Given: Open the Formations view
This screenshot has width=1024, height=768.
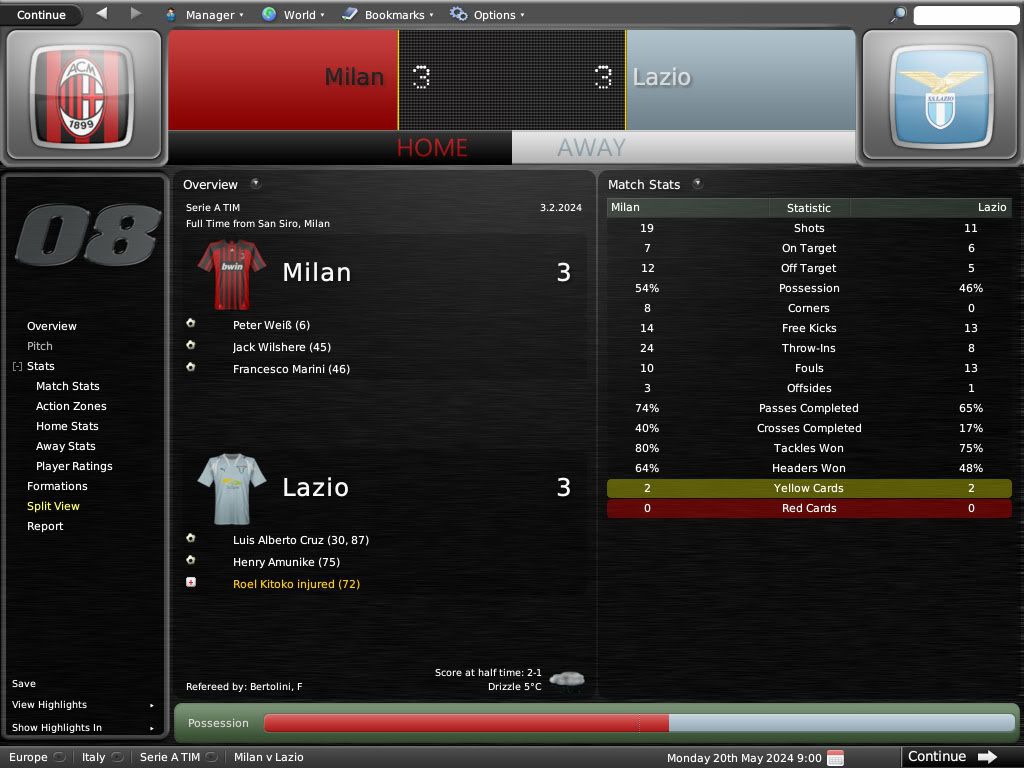Looking at the screenshot, I should click(x=57, y=486).
